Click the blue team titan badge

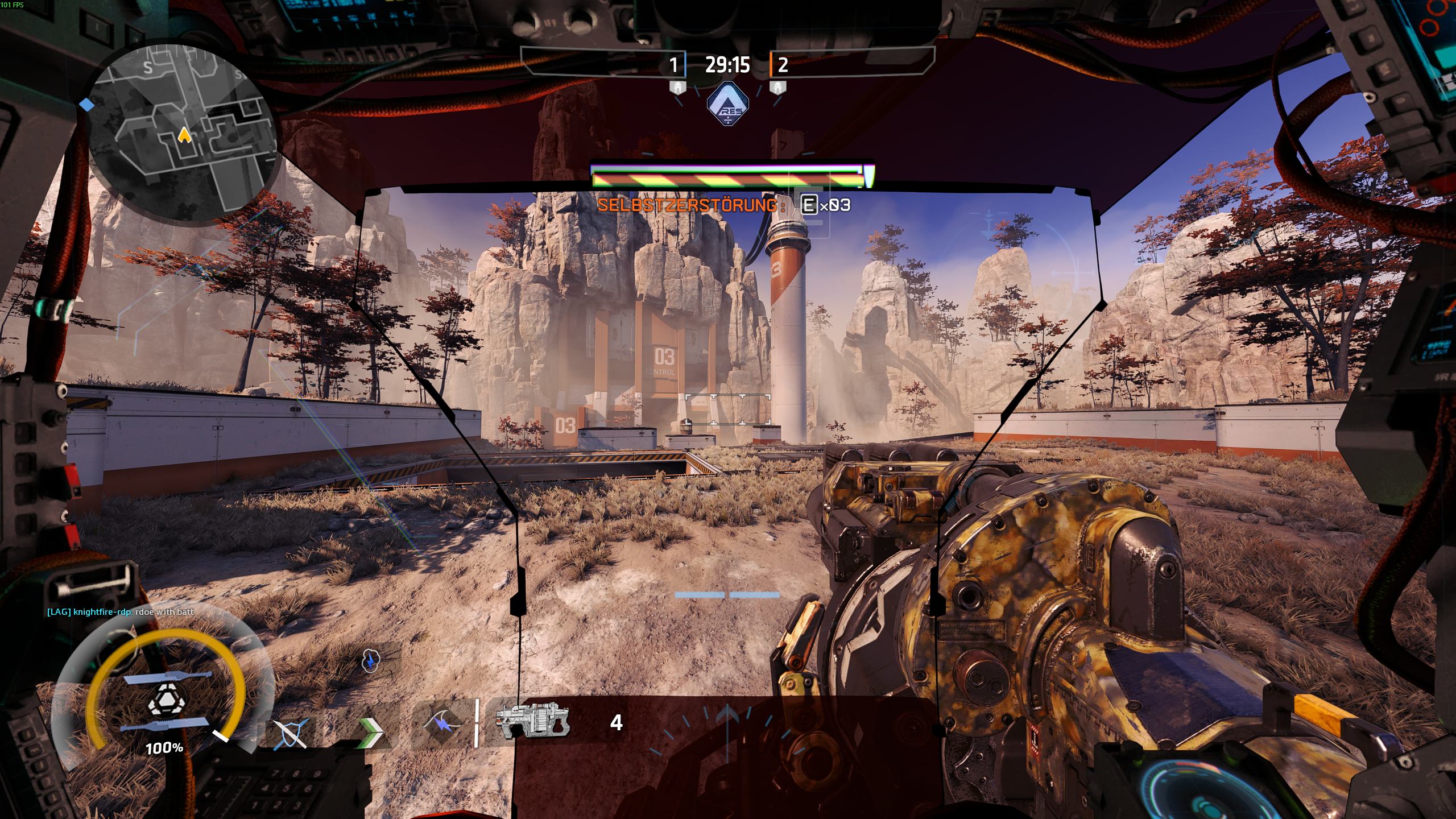coord(677,88)
